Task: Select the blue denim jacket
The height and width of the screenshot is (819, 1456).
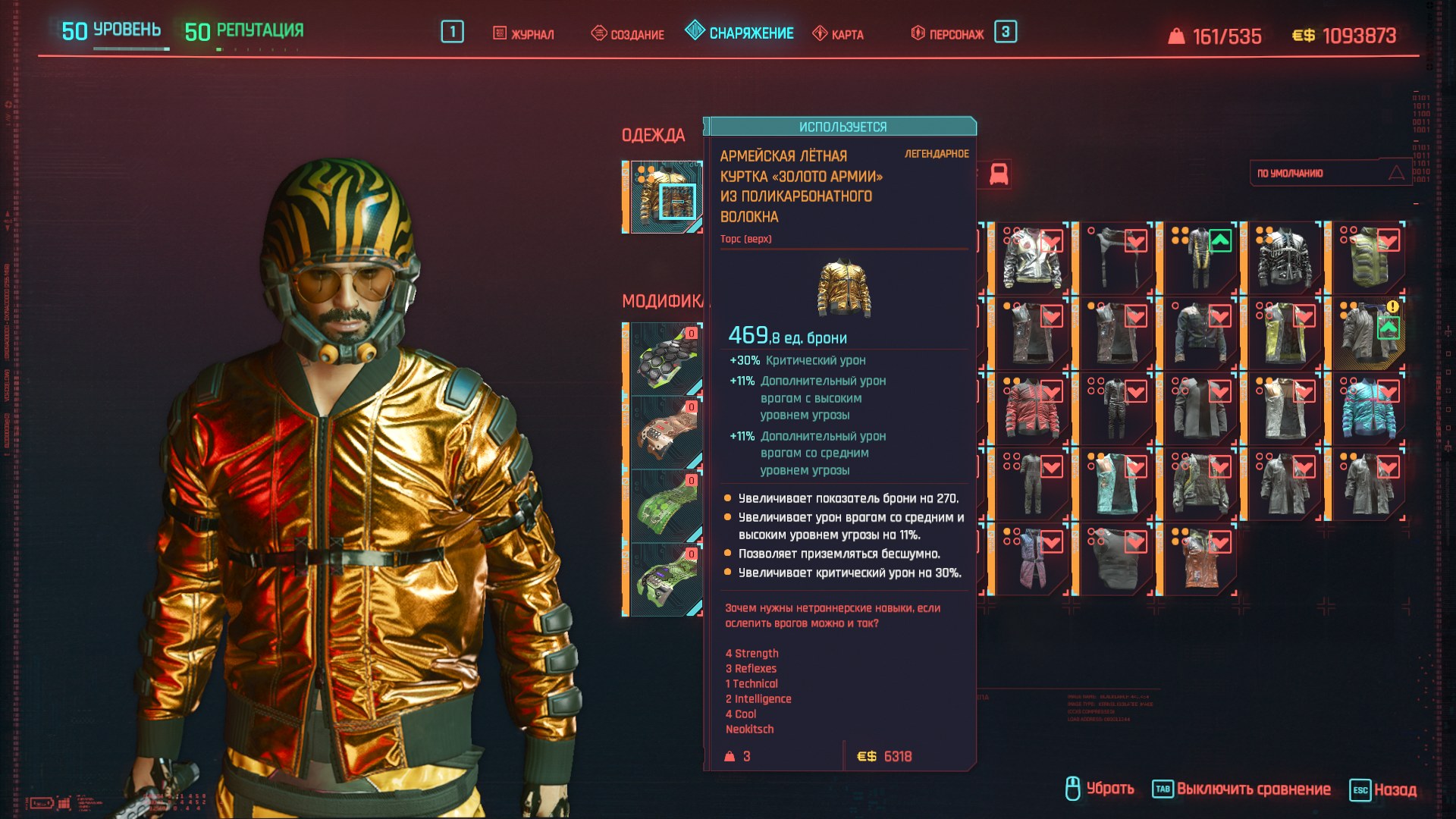Action: pyautogui.click(x=1200, y=334)
